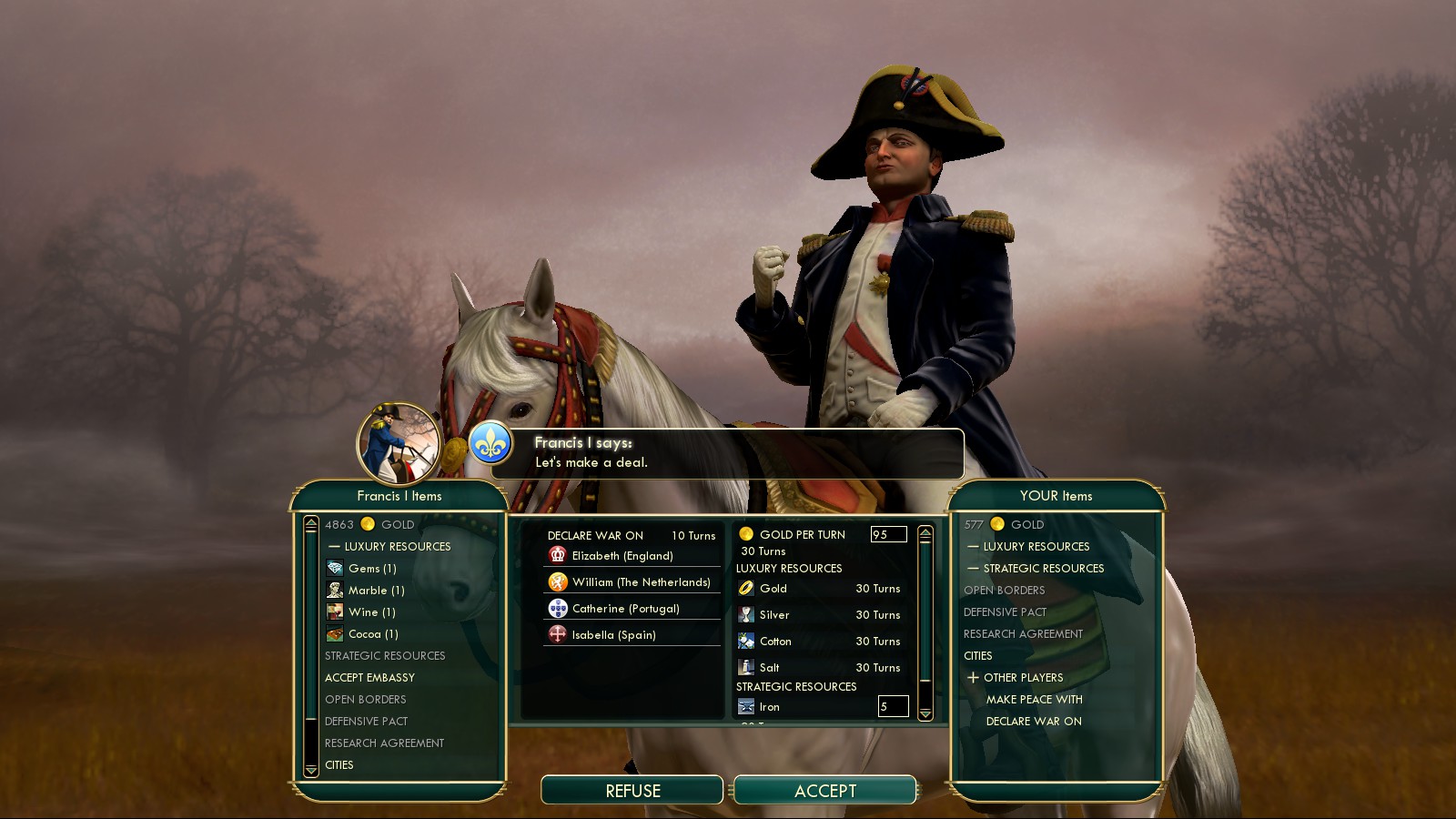Choose Make Peace With option
This screenshot has height=819, width=1456.
1034,700
